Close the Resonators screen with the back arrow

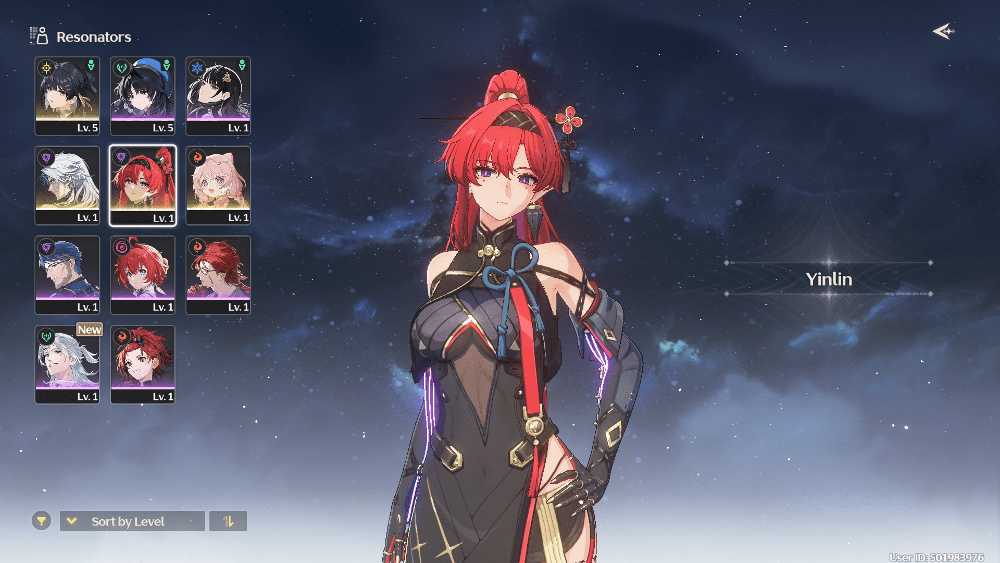tap(942, 31)
